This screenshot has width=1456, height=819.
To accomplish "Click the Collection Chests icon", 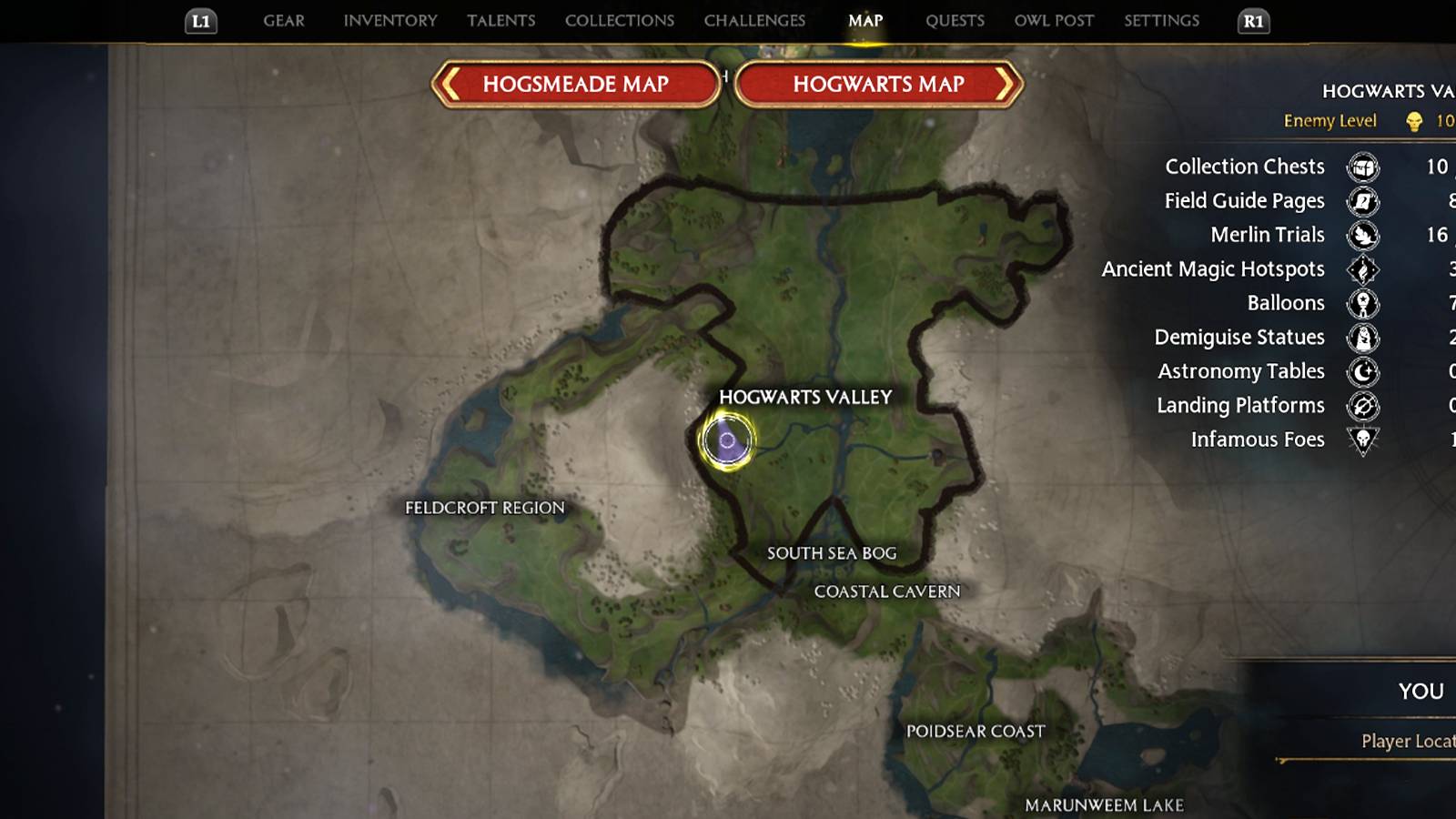I will [1360, 167].
